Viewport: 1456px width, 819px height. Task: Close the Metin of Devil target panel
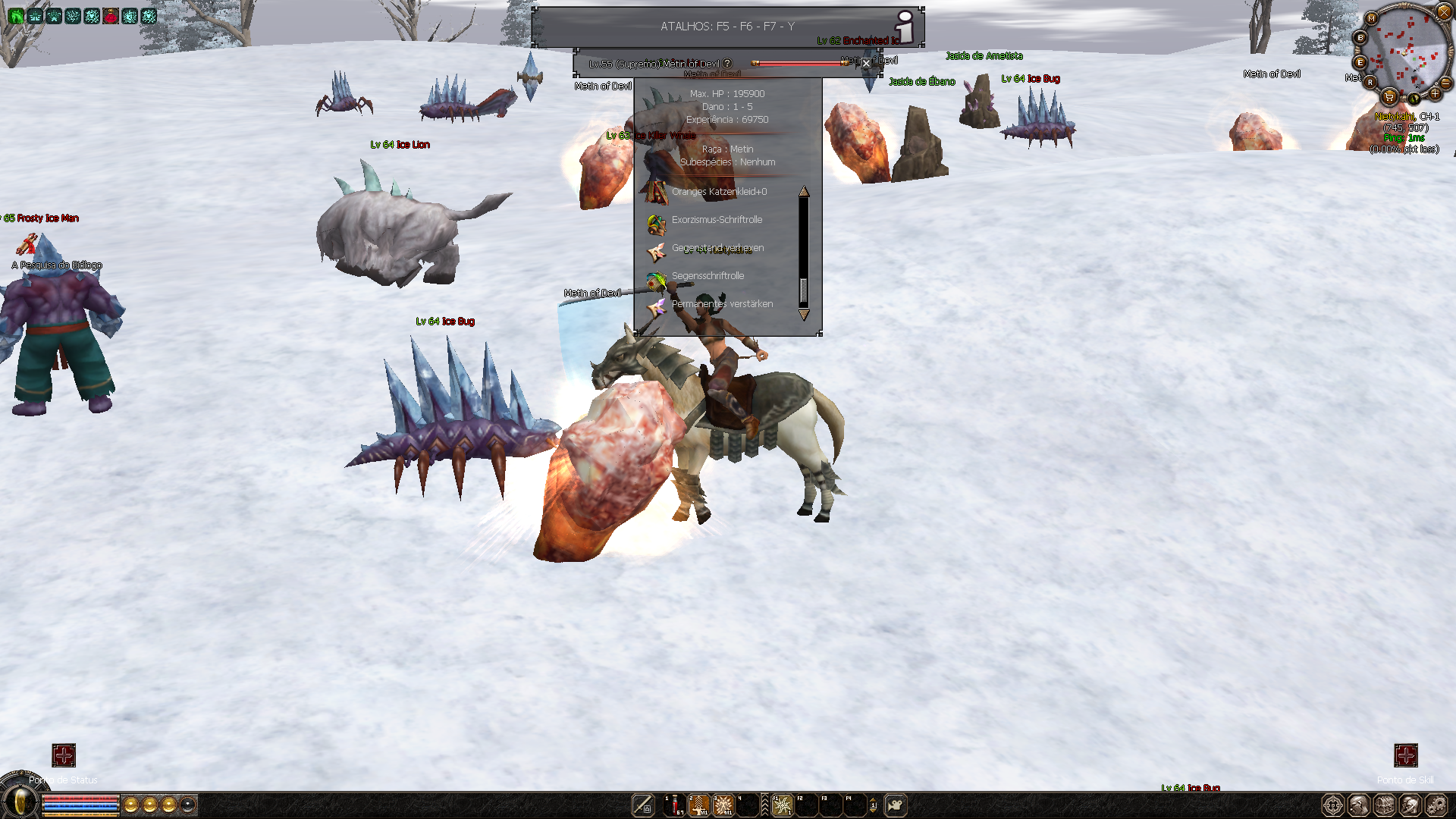tap(866, 64)
